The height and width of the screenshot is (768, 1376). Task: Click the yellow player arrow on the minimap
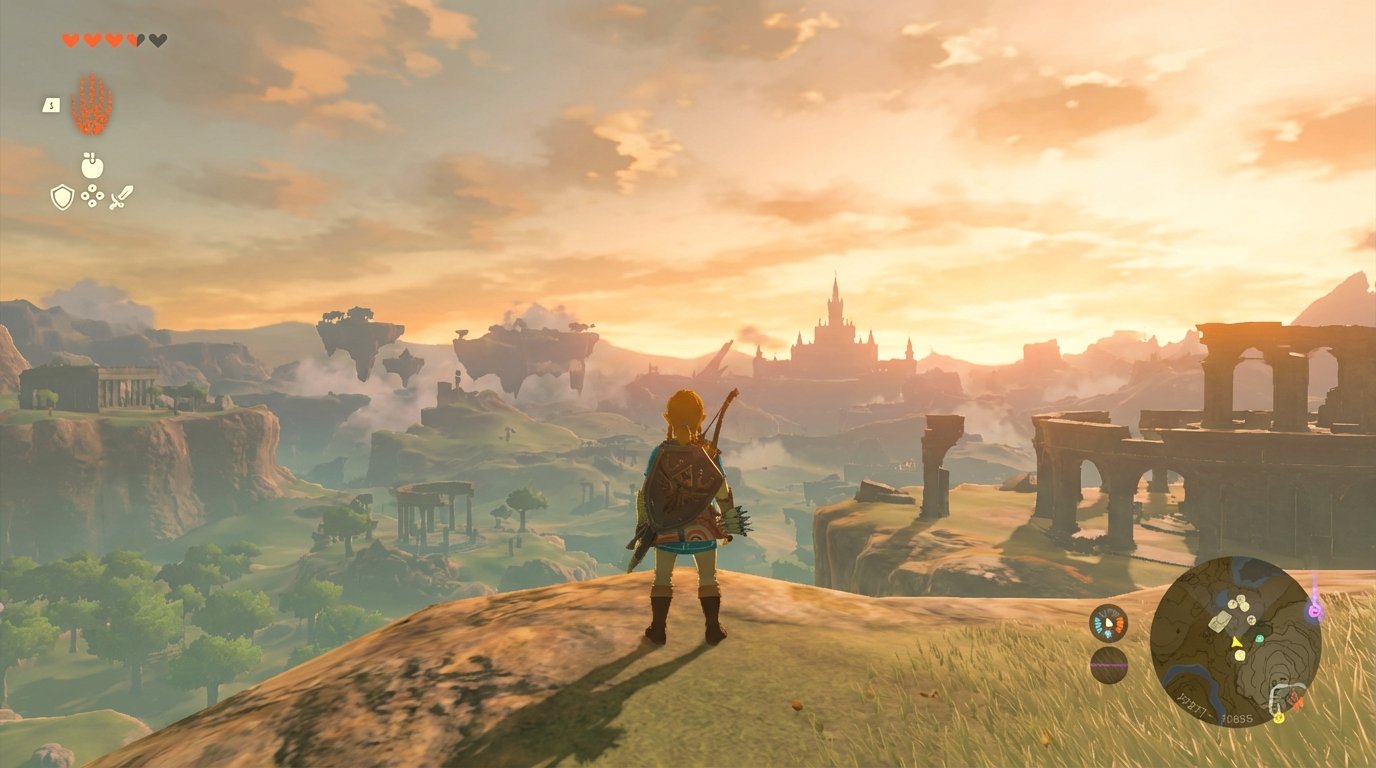[x=1236, y=643]
